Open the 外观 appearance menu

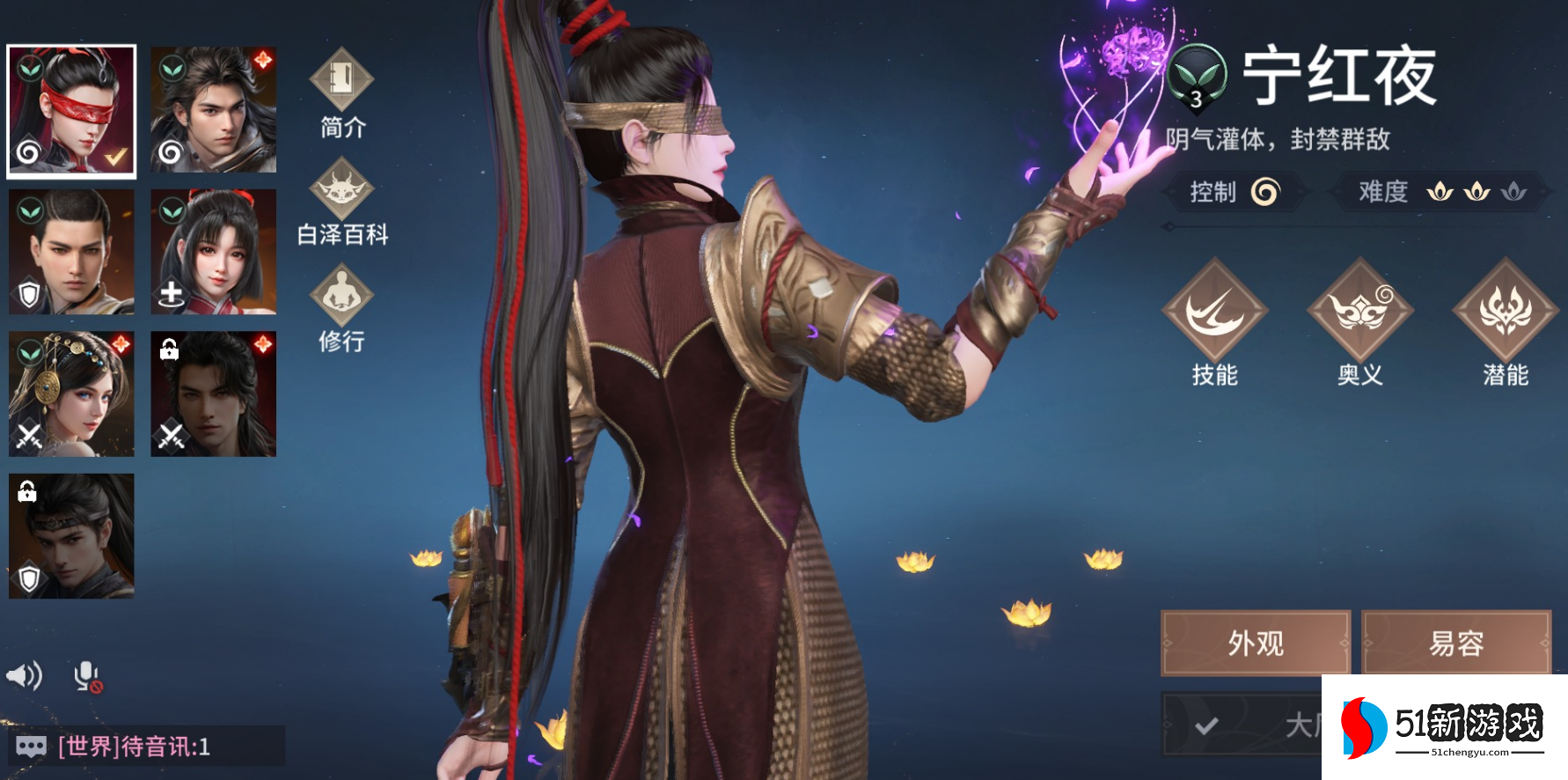(x=1256, y=643)
